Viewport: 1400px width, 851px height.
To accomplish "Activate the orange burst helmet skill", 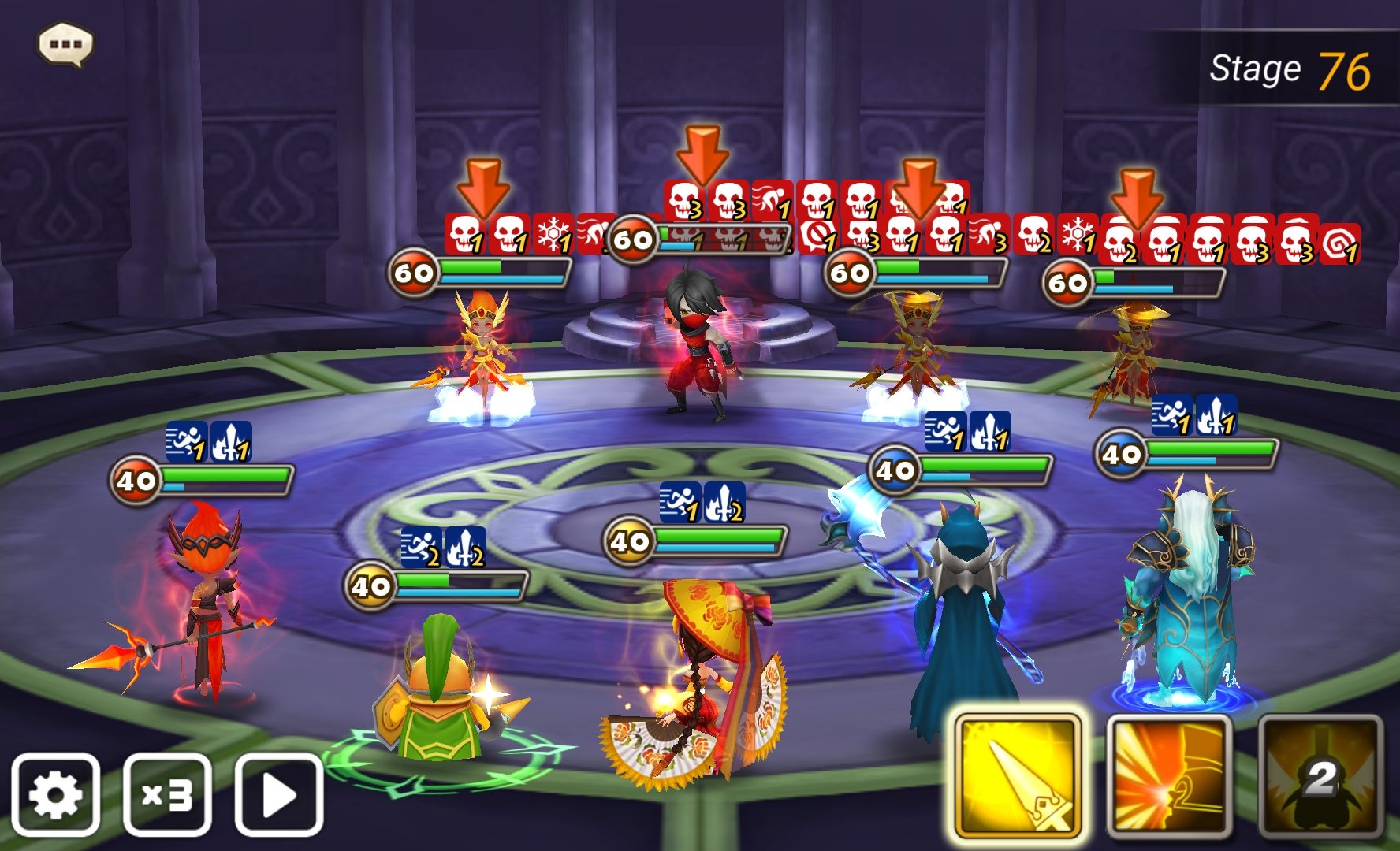I will (1169, 776).
